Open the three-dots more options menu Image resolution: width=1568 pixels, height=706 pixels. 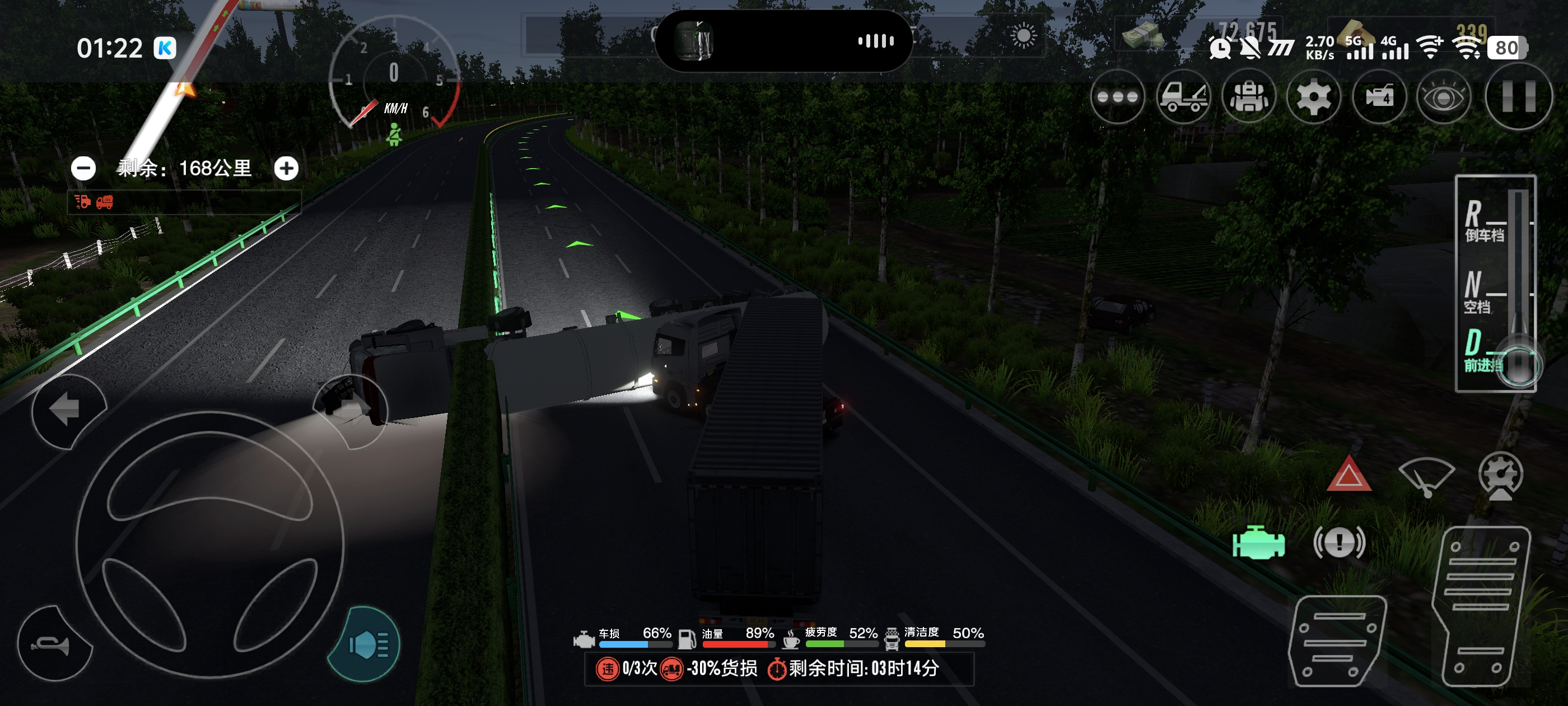(x=1117, y=97)
